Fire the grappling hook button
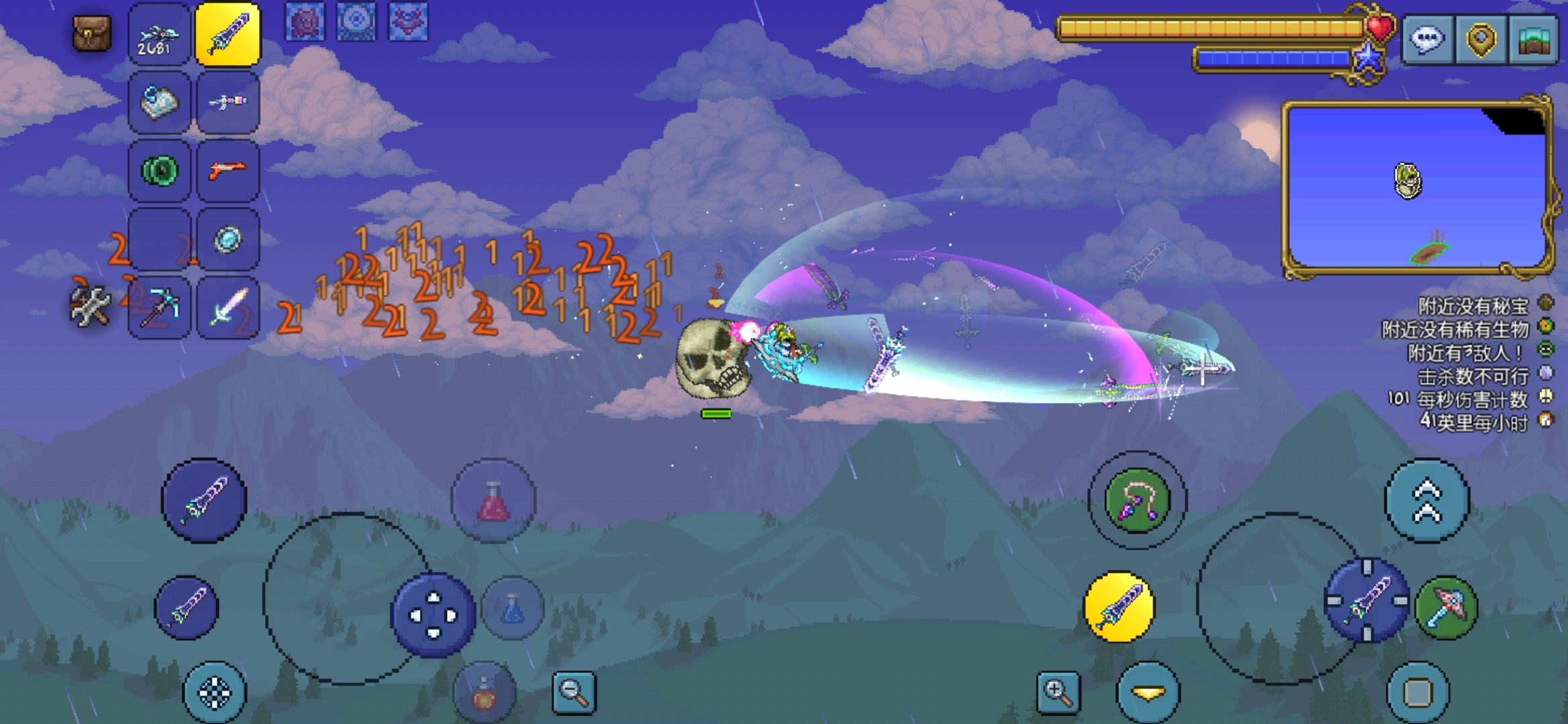This screenshot has width=1568, height=724. click(x=1137, y=500)
